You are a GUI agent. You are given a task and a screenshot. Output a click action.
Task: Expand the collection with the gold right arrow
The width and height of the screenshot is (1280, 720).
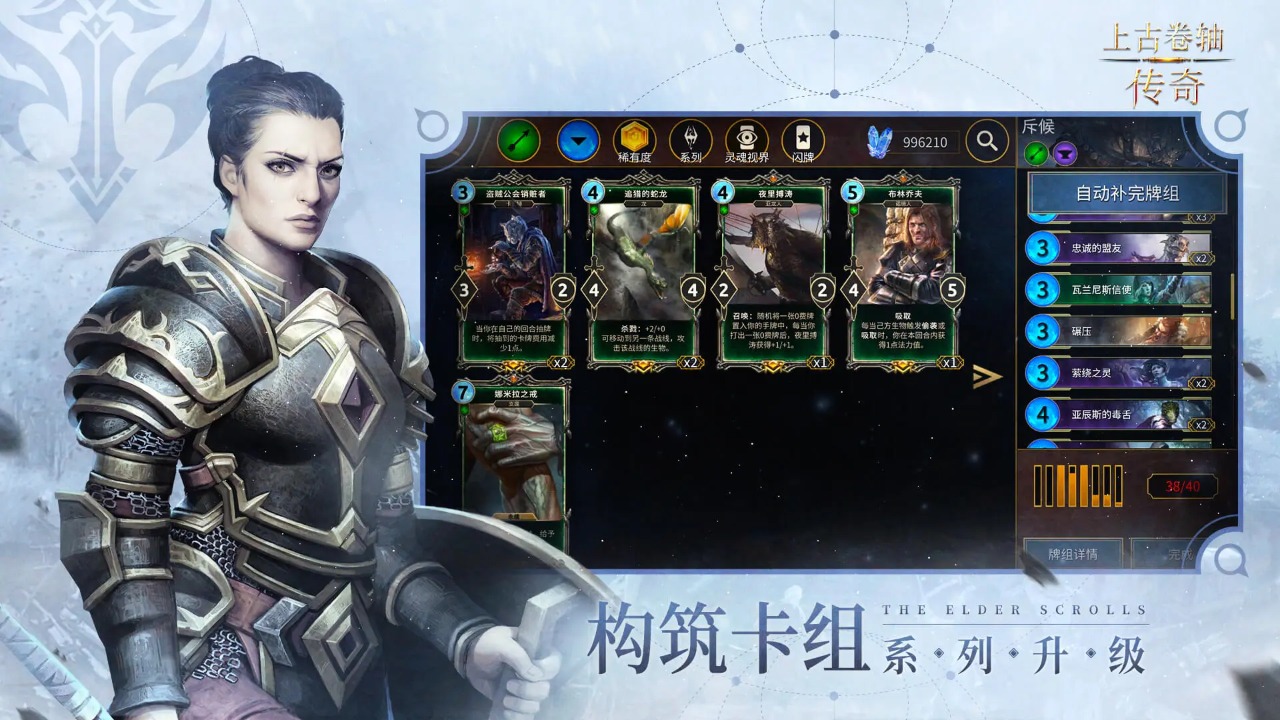coord(986,378)
